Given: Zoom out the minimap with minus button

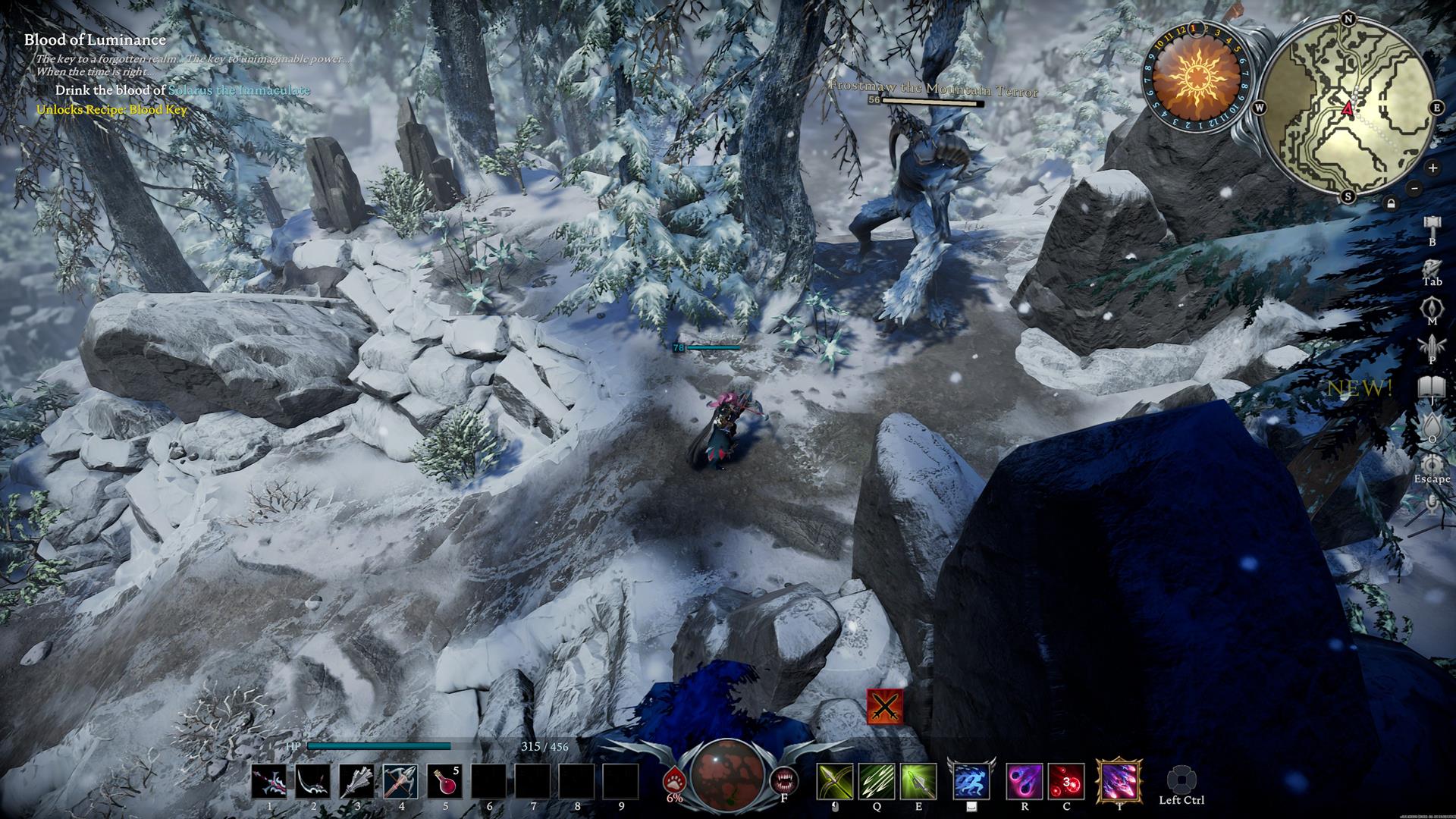Looking at the screenshot, I should click(1414, 188).
